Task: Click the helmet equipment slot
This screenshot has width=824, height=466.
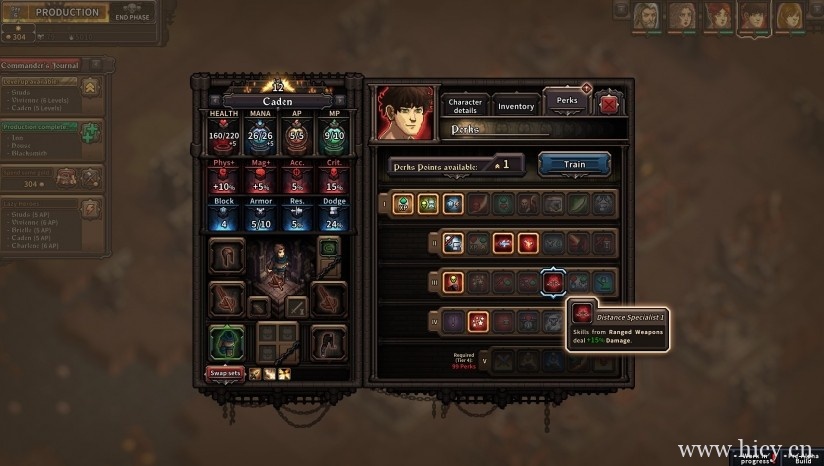Action: point(226,255)
